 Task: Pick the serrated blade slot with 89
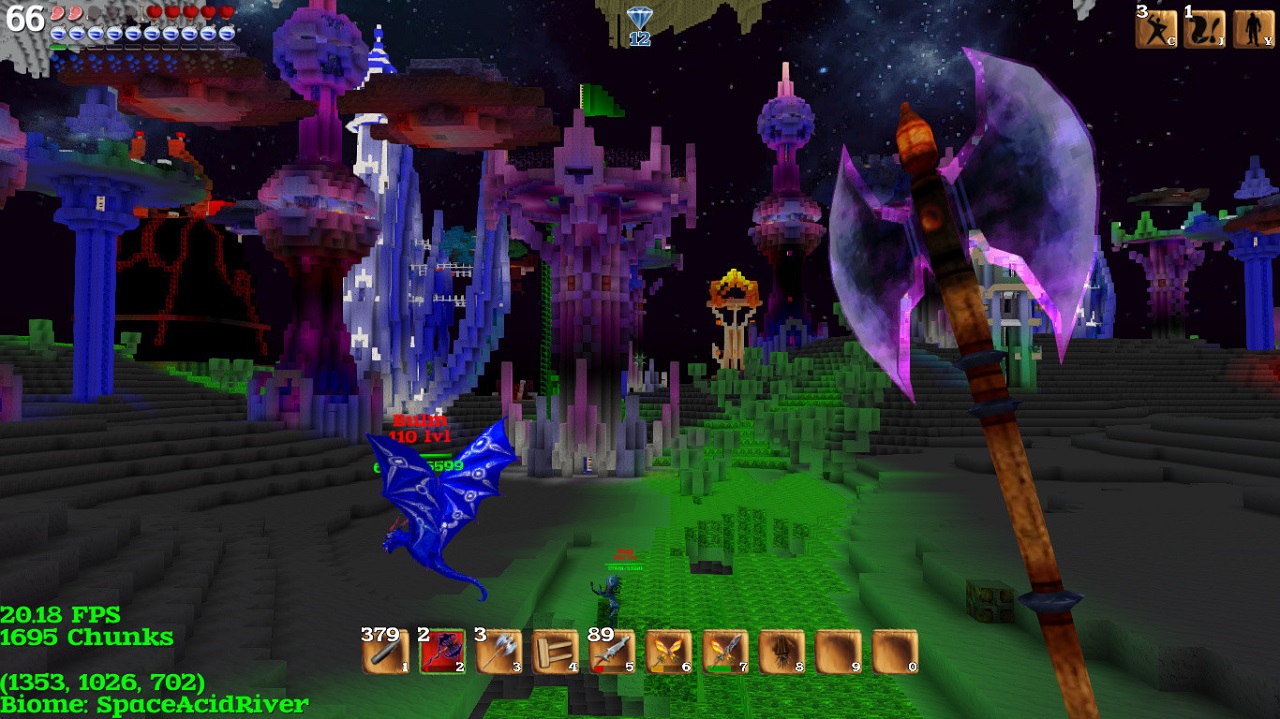pos(612,652)
